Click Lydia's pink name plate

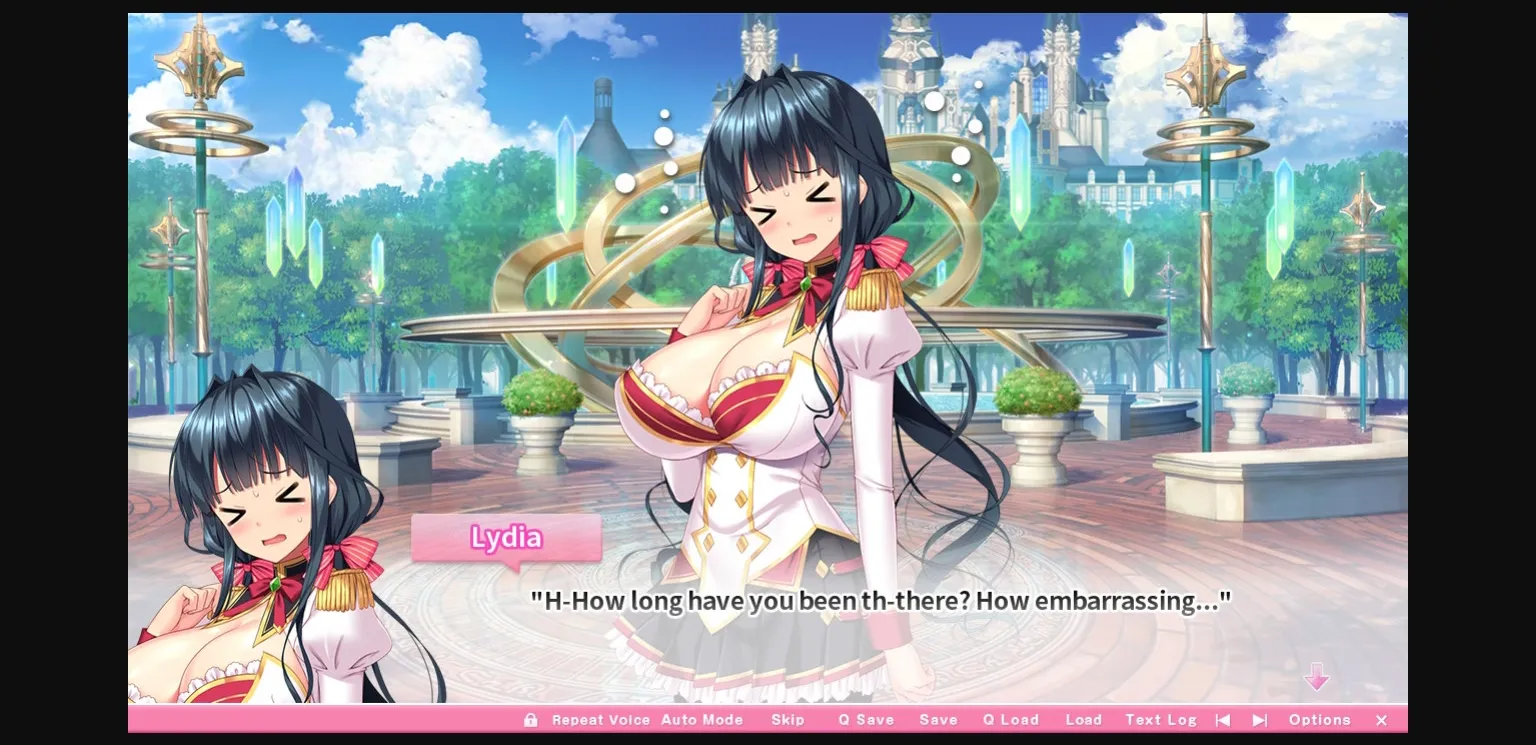tap(506, 539)
